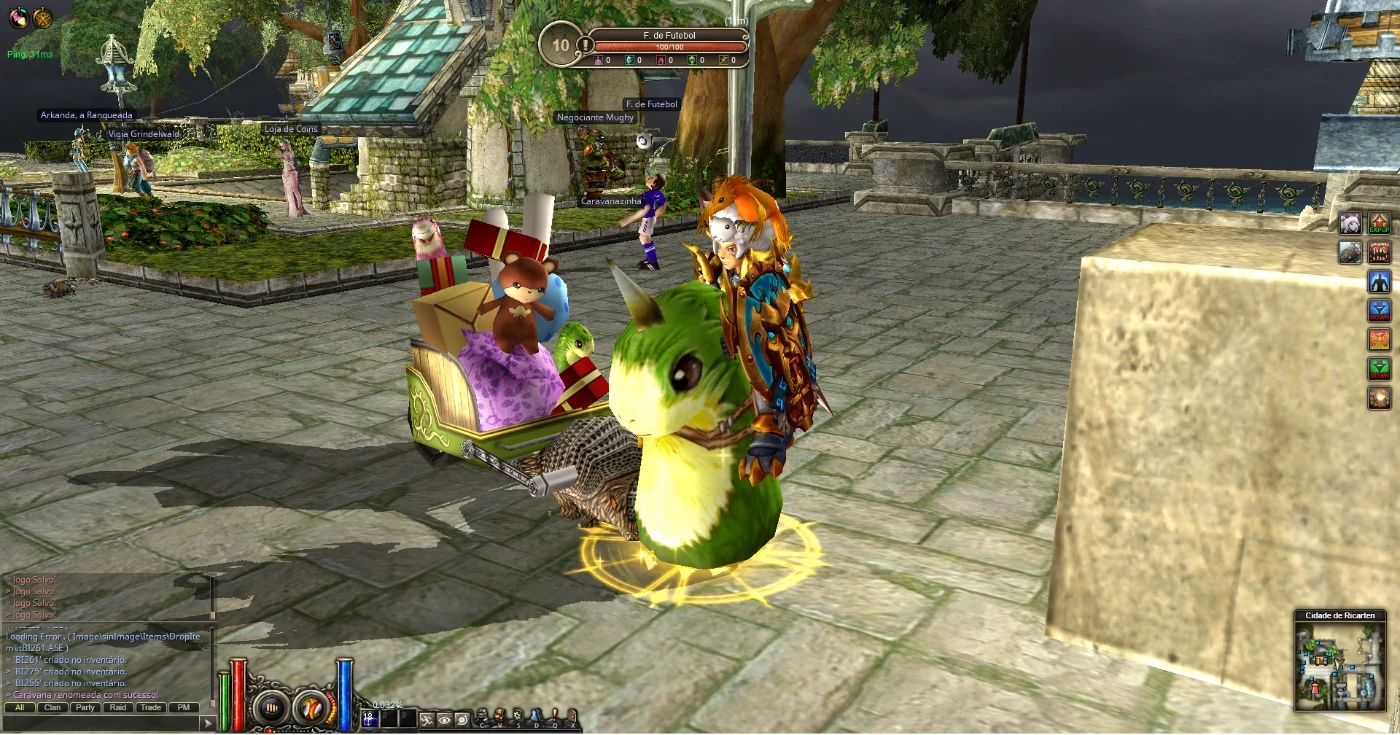Click the fiery phoenix buff icon
Viewport: 1400px width, 735px height.
(1378, 339)
